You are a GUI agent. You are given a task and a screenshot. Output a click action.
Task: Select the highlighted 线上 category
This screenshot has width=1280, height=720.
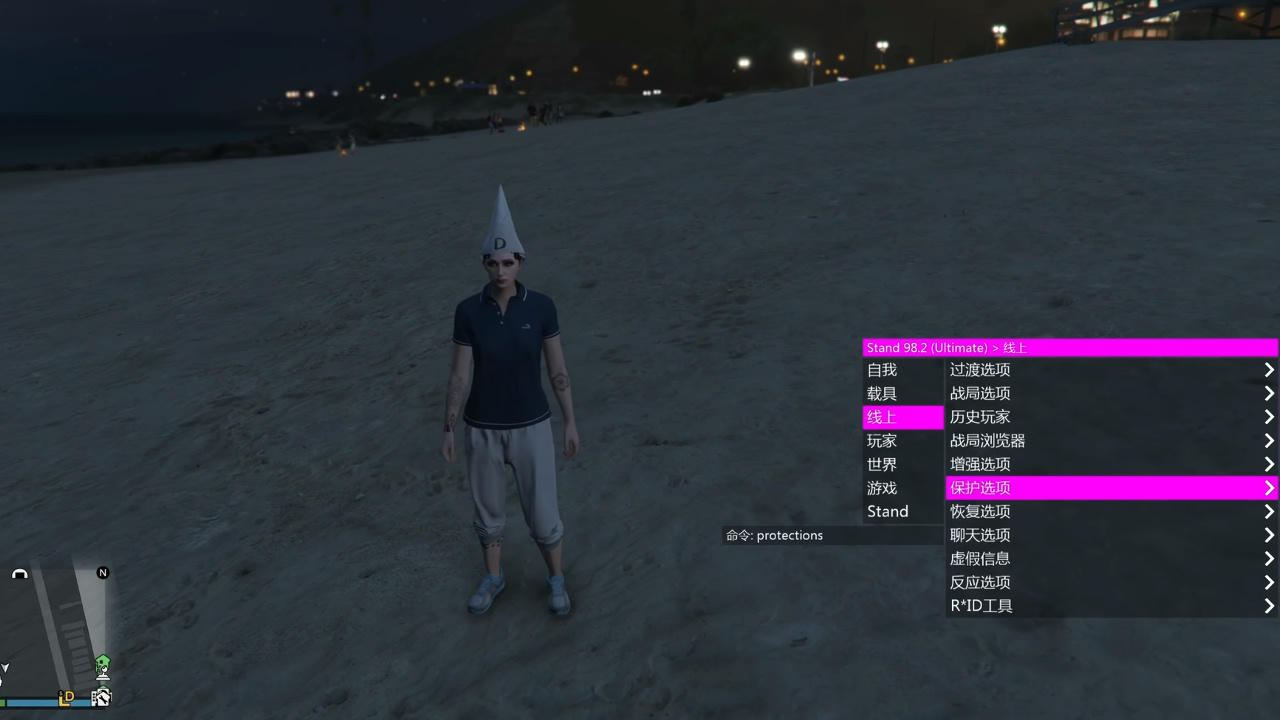(x=880, y=417)
